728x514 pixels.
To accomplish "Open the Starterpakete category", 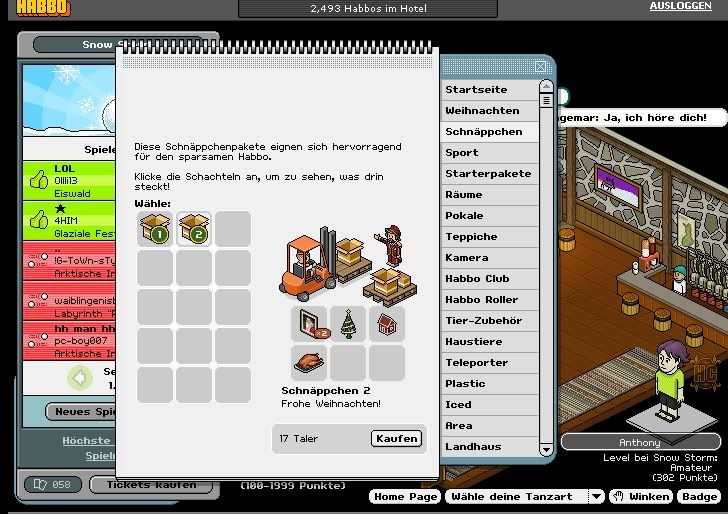I will [x=488, y=174].
